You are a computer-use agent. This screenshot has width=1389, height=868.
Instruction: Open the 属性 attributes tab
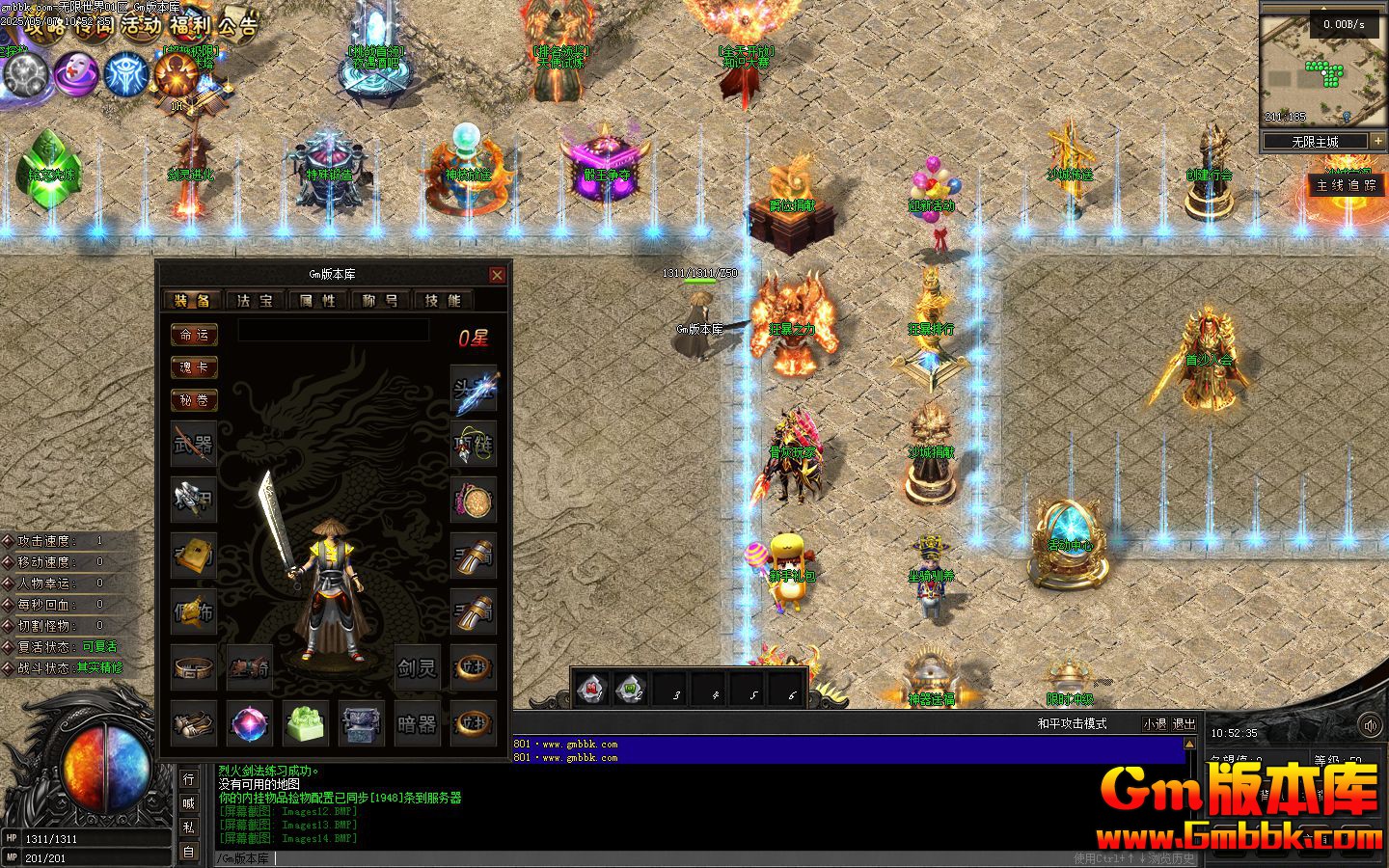(x=317, y=301)
